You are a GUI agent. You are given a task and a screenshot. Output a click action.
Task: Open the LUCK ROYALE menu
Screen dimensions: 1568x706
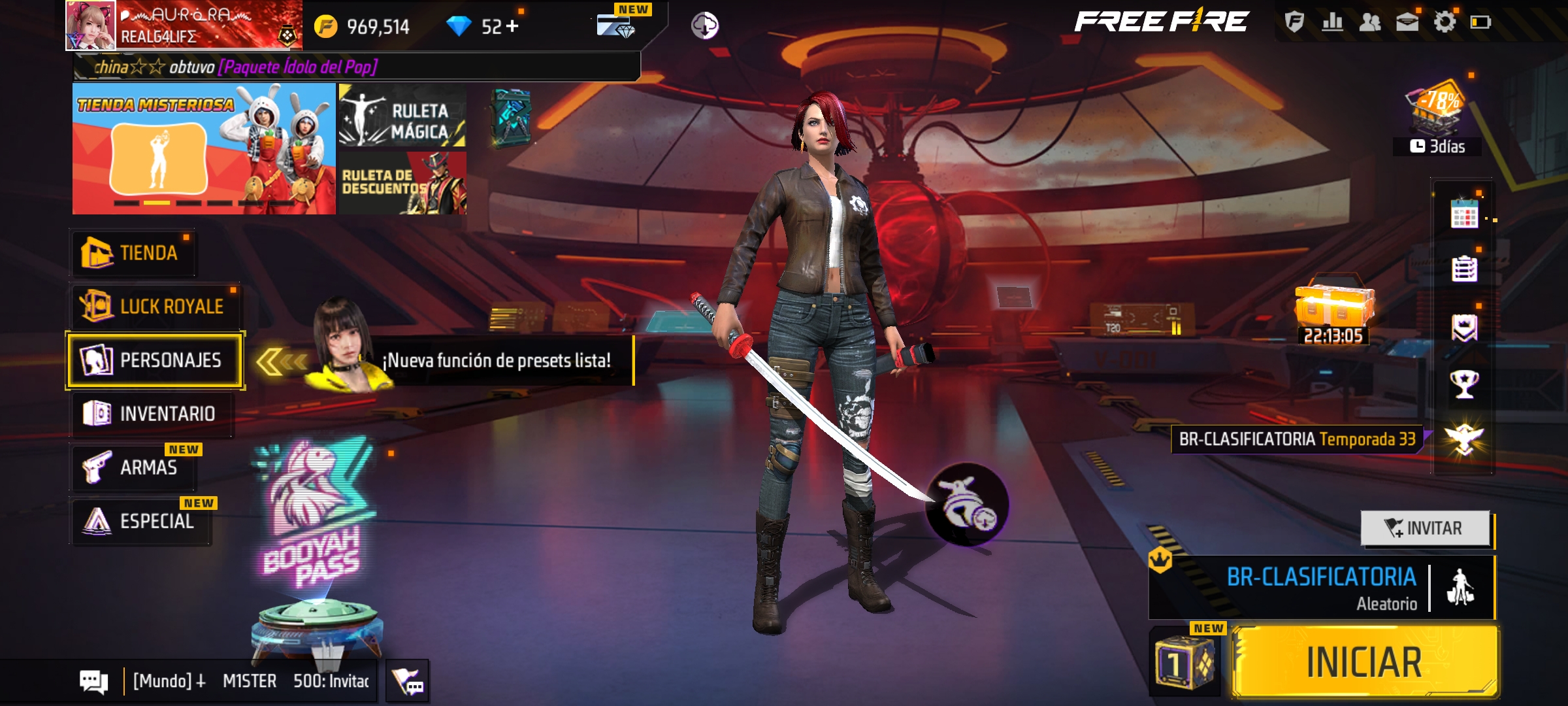click(154, 307)
